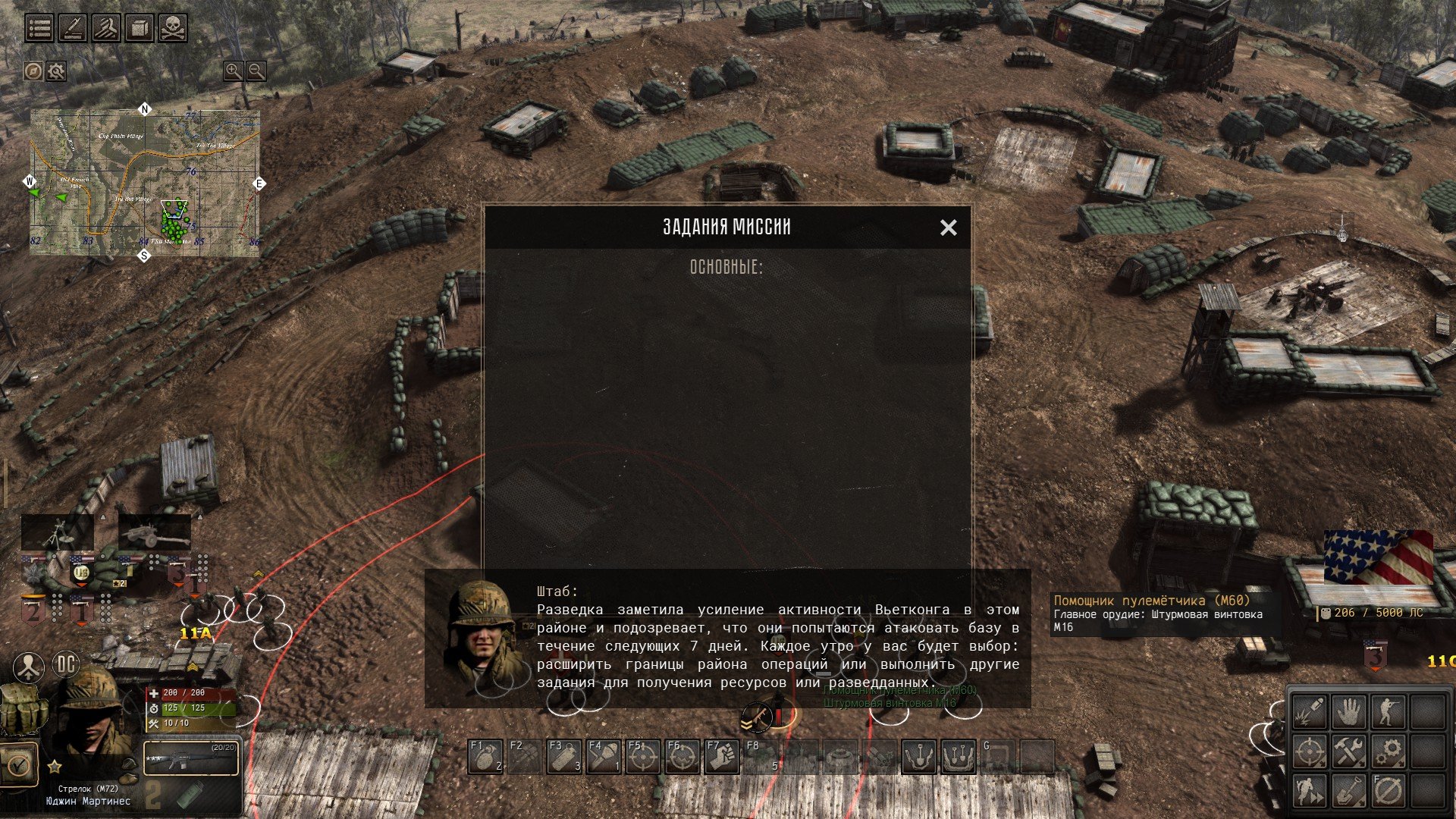Activate the F7 fist melee ability
This screenshot has height=819, width=1456.
click(x=722, y=757)
